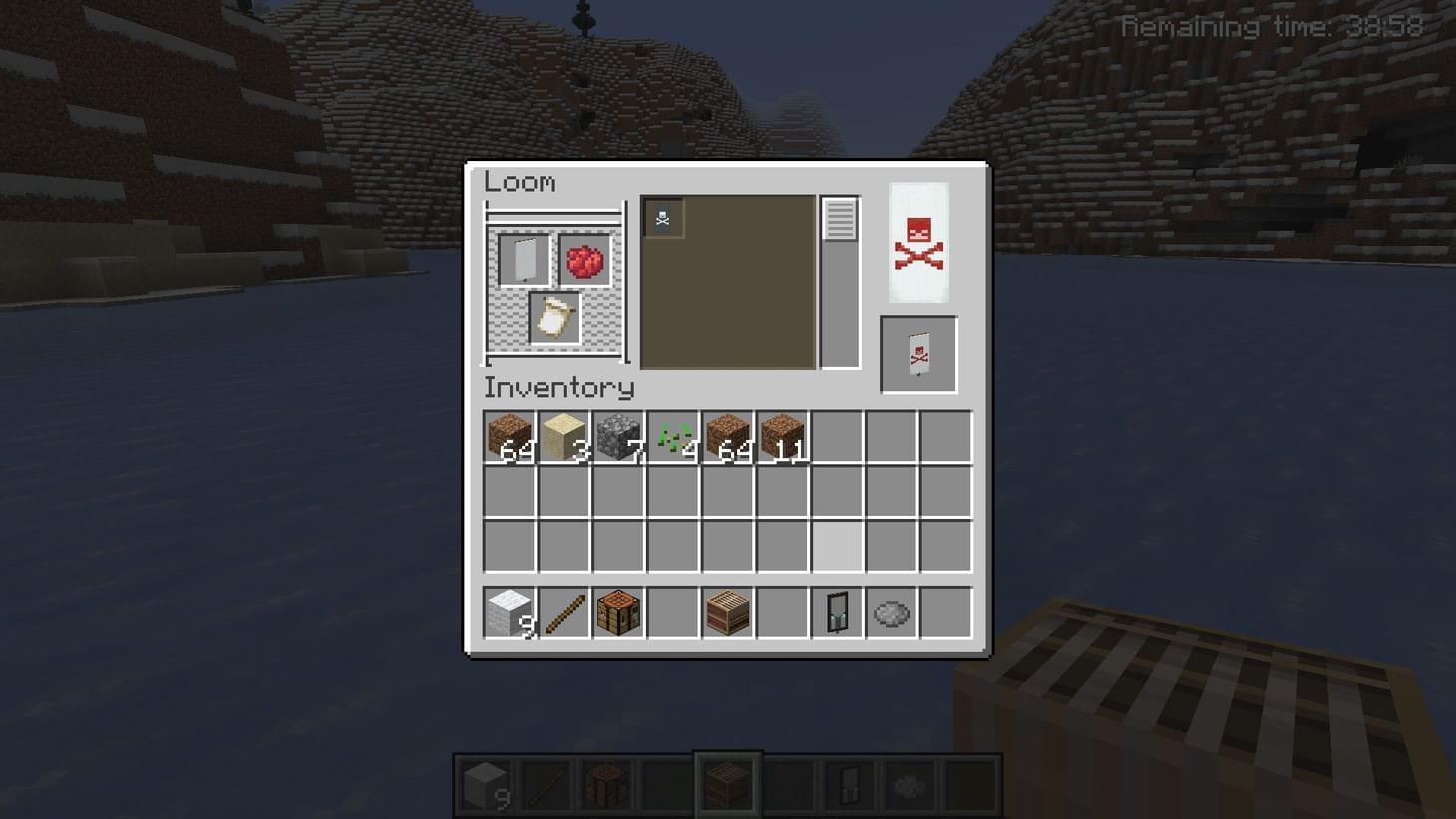1456x819 pixels.
Task: Click the red dye in the Loom dye slot
Action: coord(583,261)
